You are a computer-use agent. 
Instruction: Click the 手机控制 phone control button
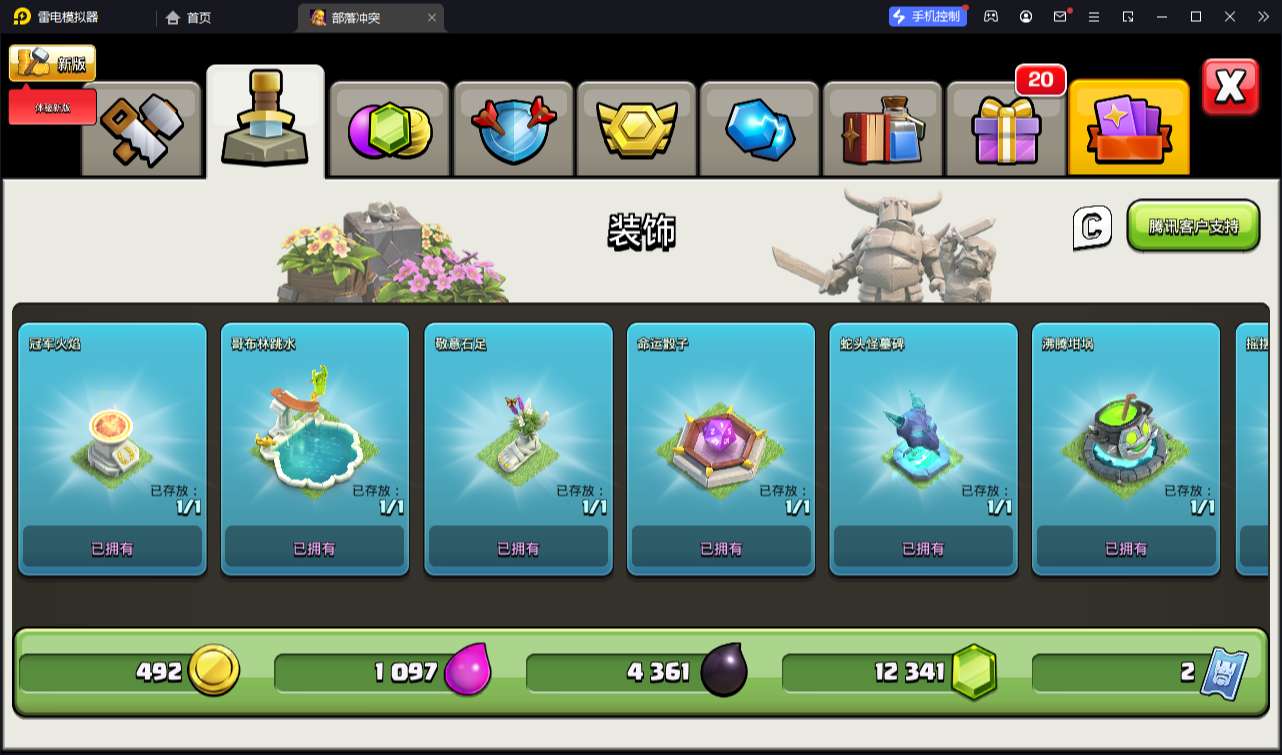pyautogui.click(x=927, y=16)
